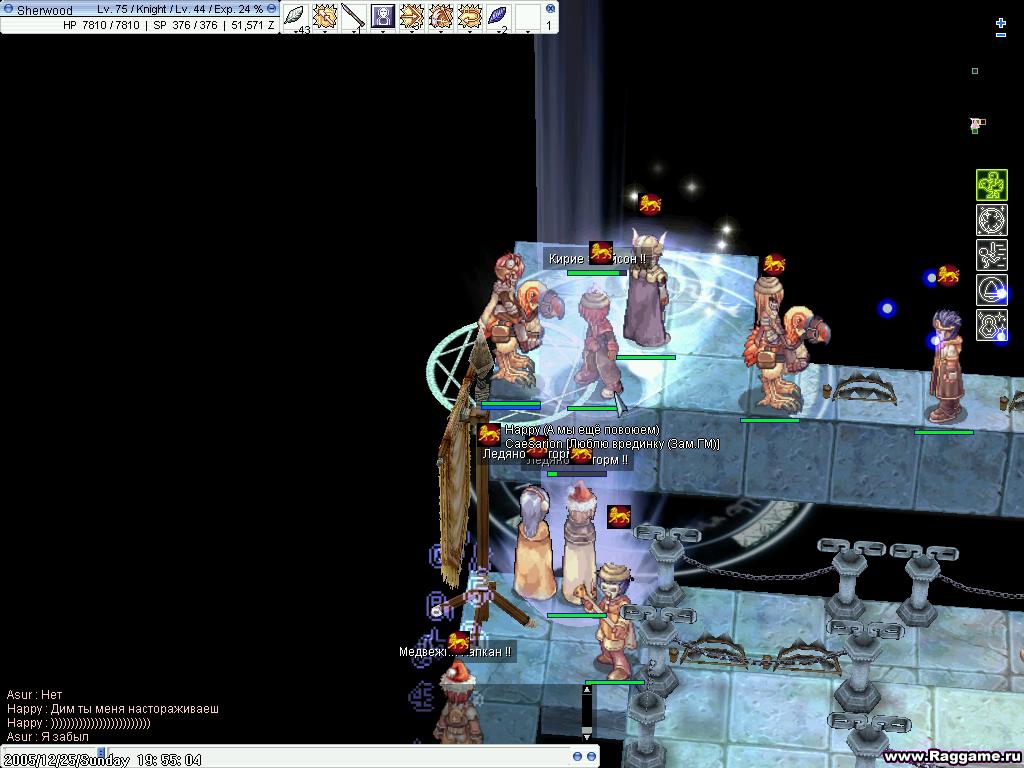This screenshot has height=768, width=1024.
Task: Zoom out the minimap with minus button
Action: (x=1001, y=34)
